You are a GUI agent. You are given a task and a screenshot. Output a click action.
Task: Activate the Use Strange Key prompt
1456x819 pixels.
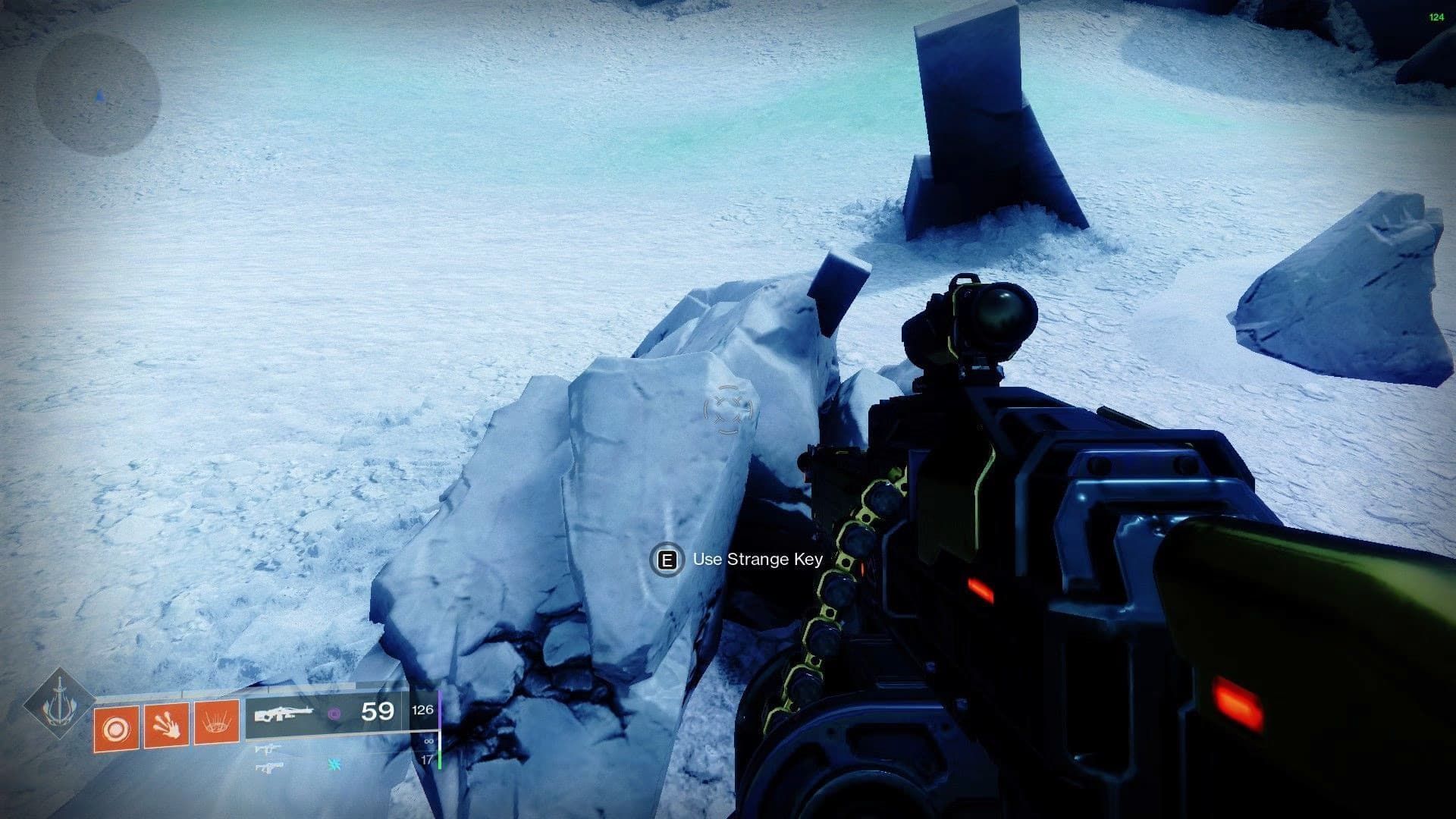(x=755, y=561)
